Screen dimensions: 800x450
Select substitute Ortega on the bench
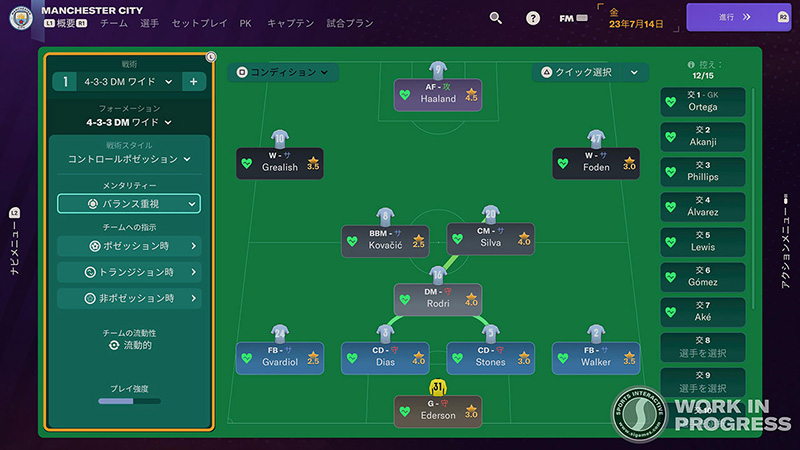tap(703, 101)
